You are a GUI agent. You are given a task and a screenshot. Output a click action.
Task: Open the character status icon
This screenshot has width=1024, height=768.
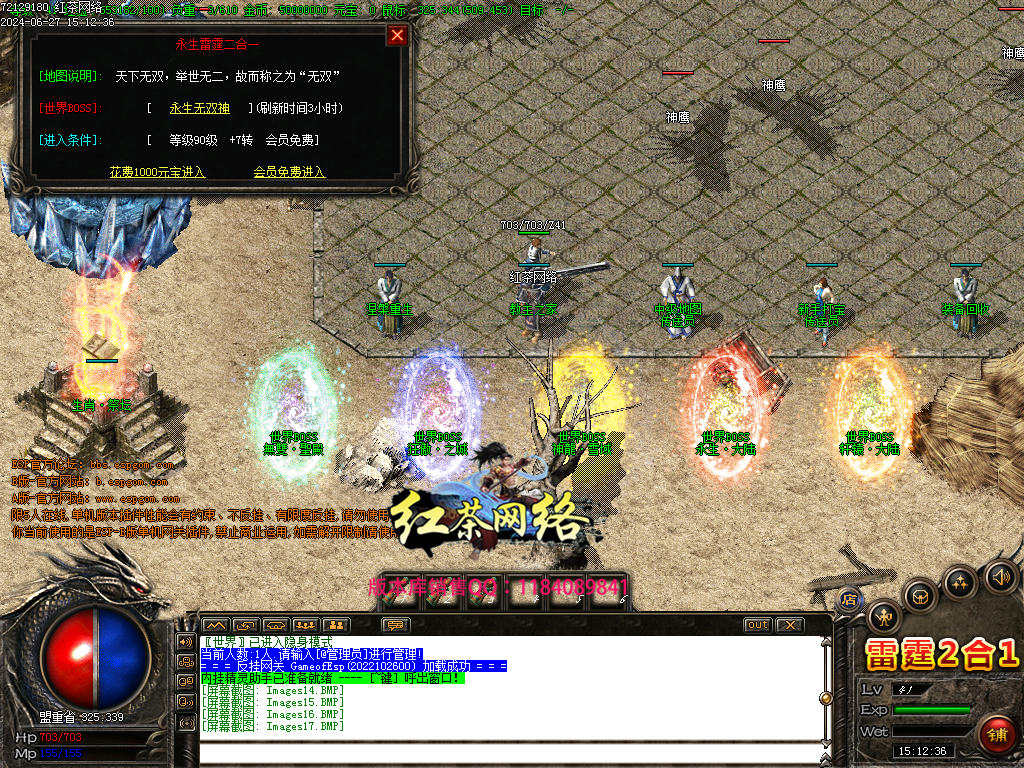click(x=884, y=616)
